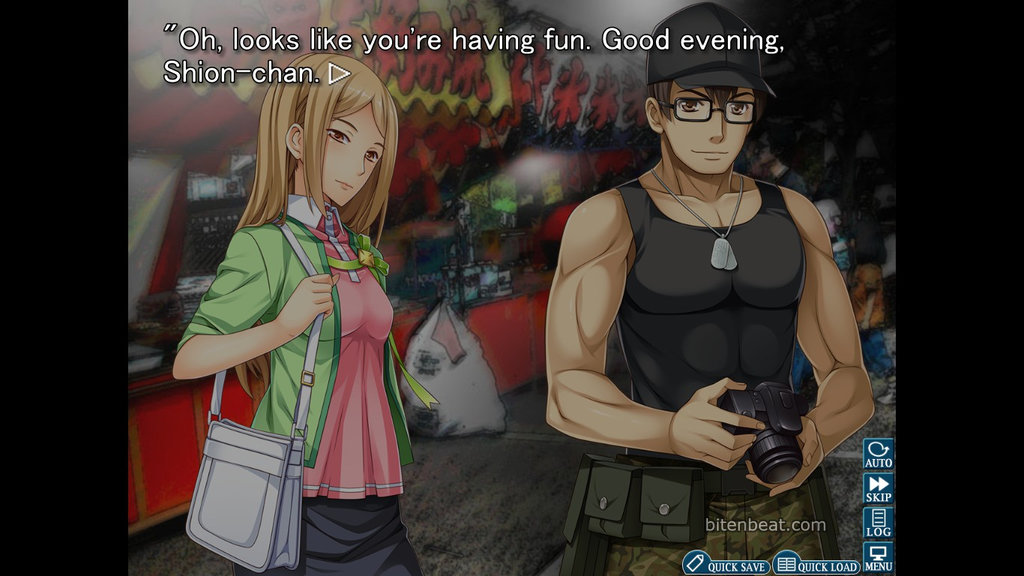Activate the SKIP dialogue button
The width and height of the screenshot is (1024, 576).
(878, 489)
